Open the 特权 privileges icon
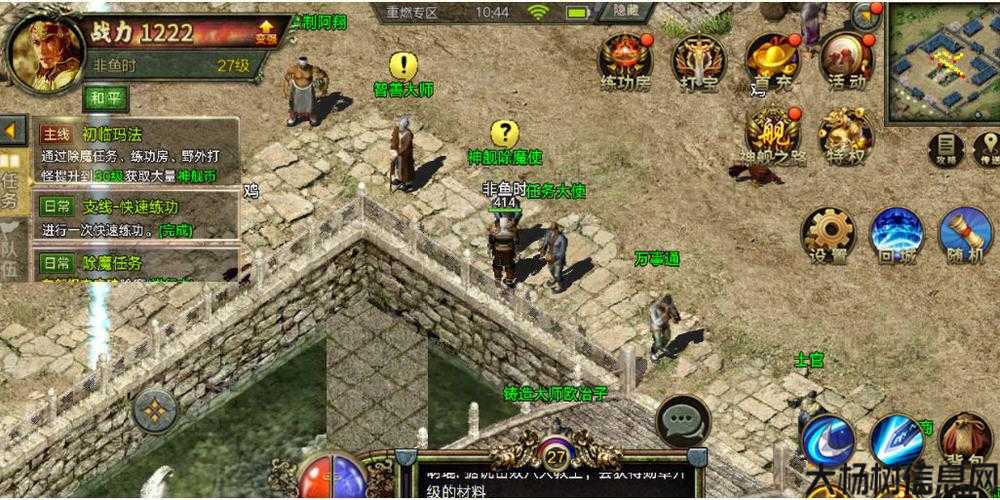 click(x=845, y=133)
